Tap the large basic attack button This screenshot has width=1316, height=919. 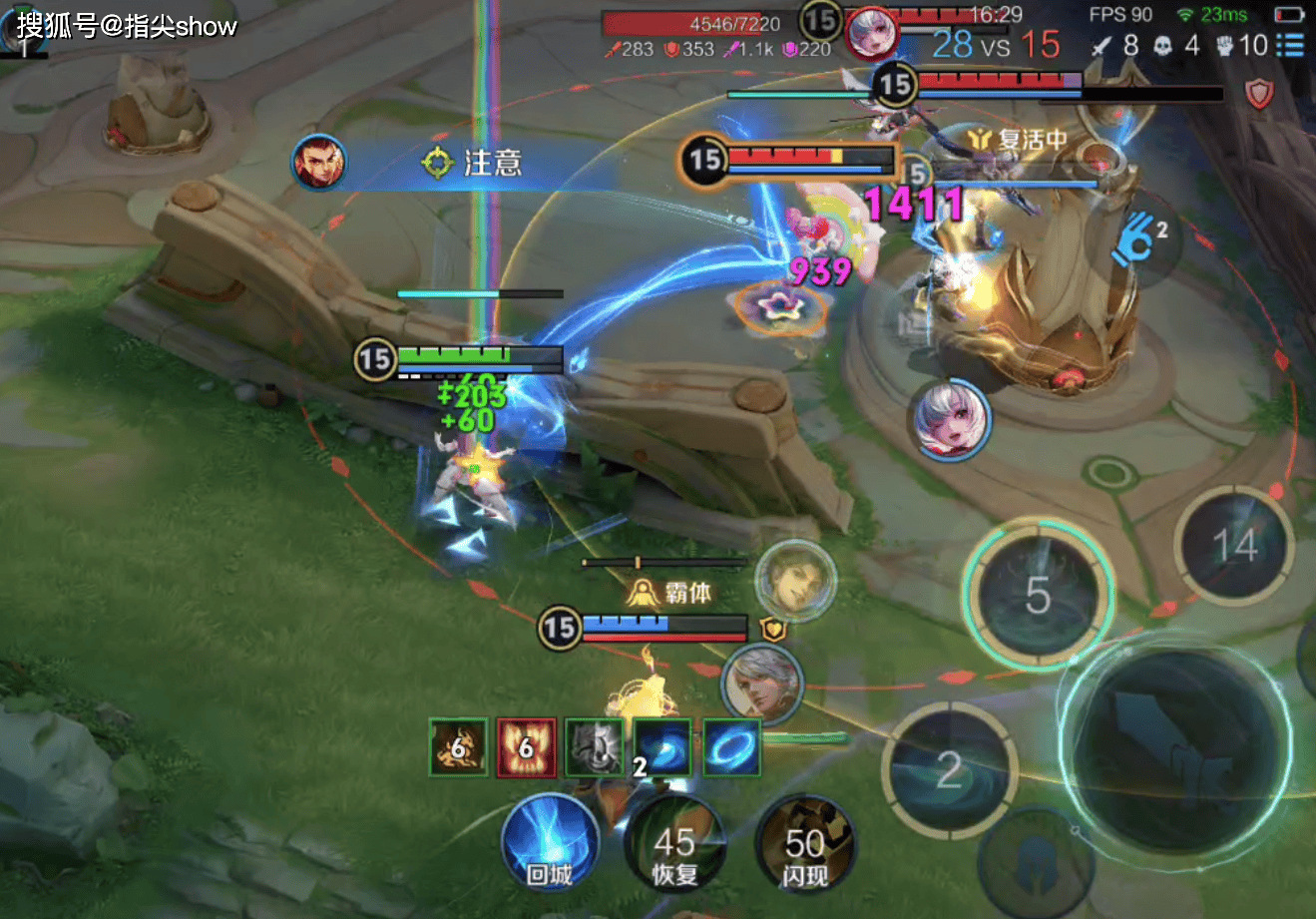pos(1174,742)
